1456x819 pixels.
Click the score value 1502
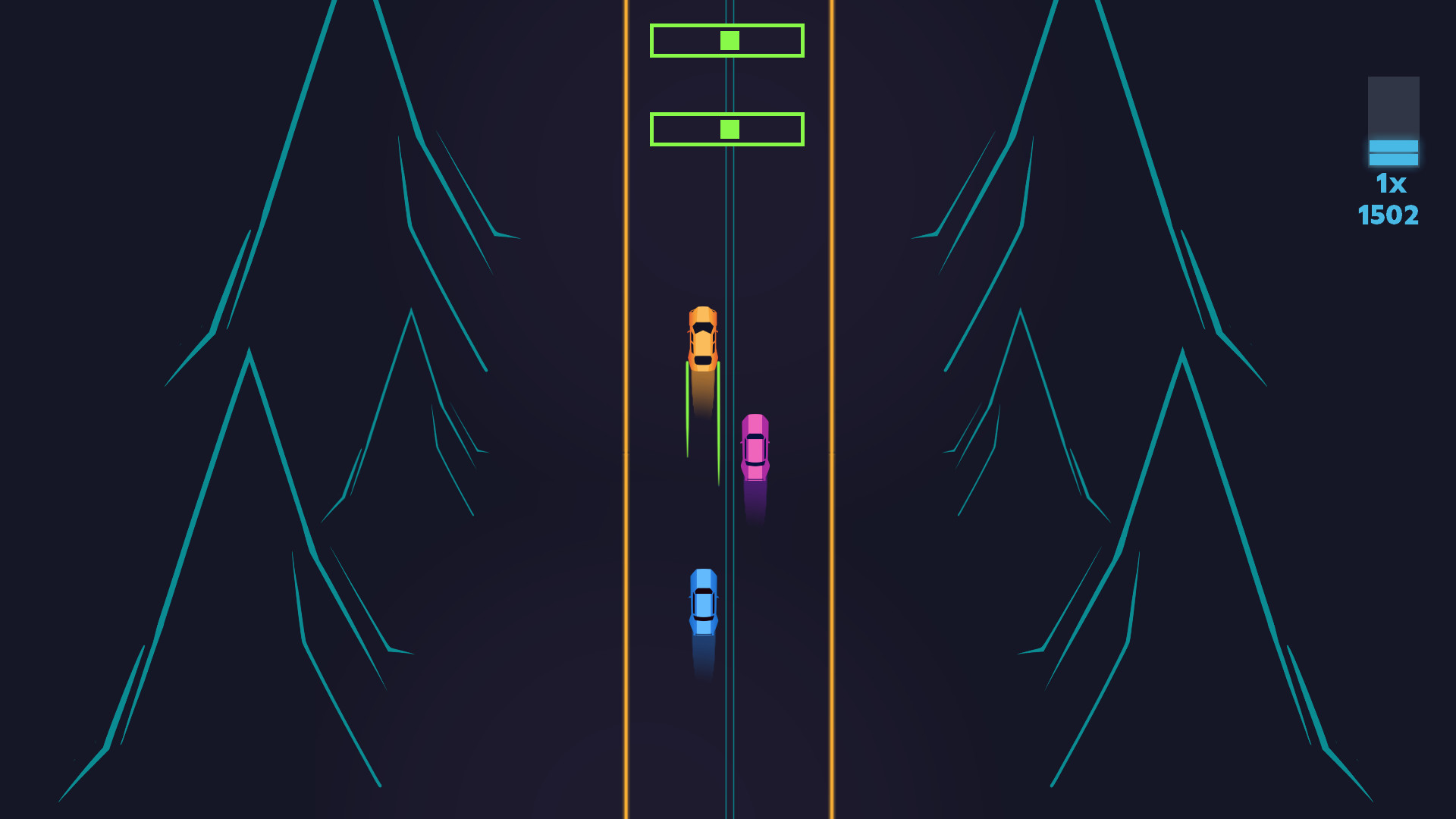(x=1389, y=215)
